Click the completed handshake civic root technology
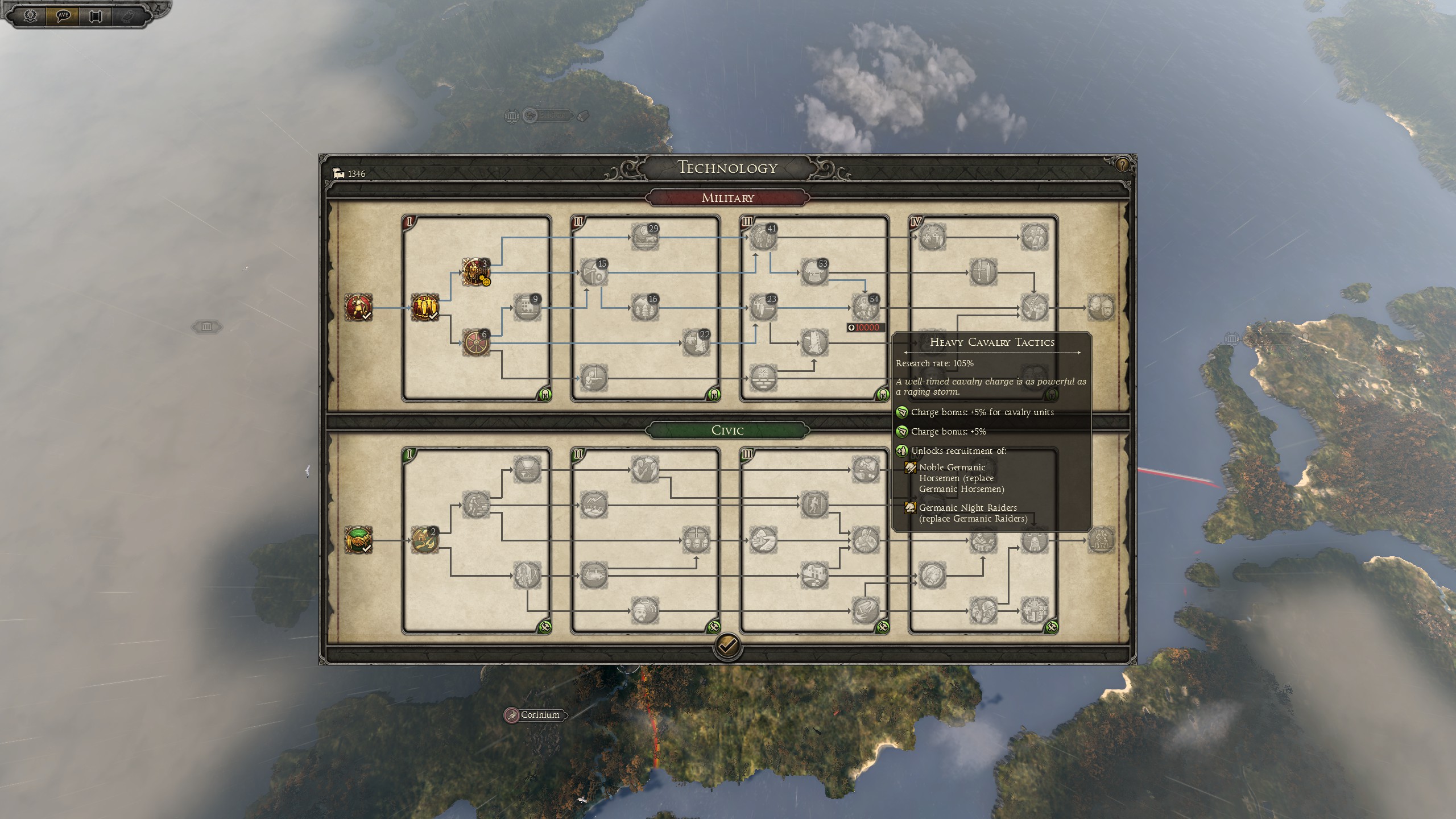This screenshot has width=1456, height=819. [358, 540]
